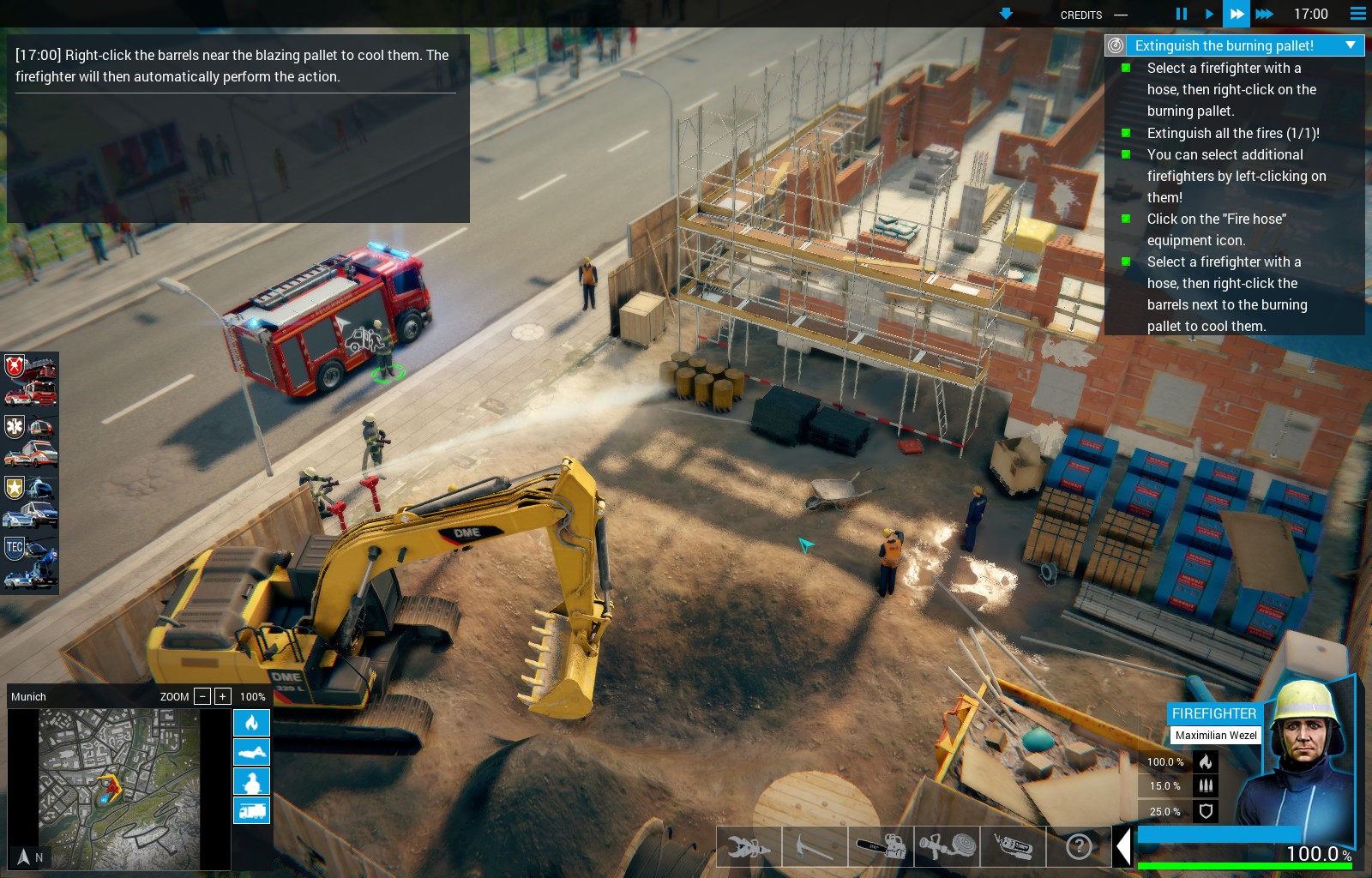Switch to triple fast-forward speed
Screen dimensions: 1372x878
tap(1264, 14)
